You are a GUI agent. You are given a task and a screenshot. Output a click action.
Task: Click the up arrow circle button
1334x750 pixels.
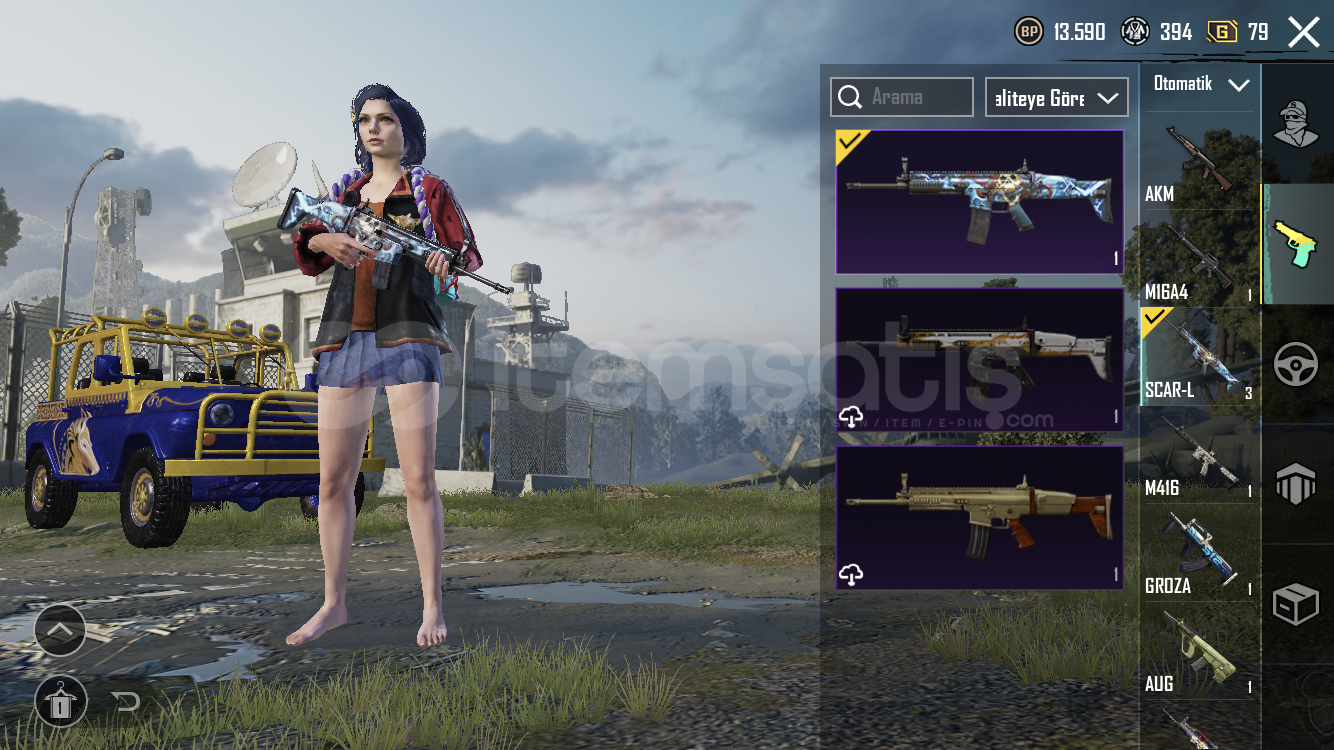click(x=60, y=630)
